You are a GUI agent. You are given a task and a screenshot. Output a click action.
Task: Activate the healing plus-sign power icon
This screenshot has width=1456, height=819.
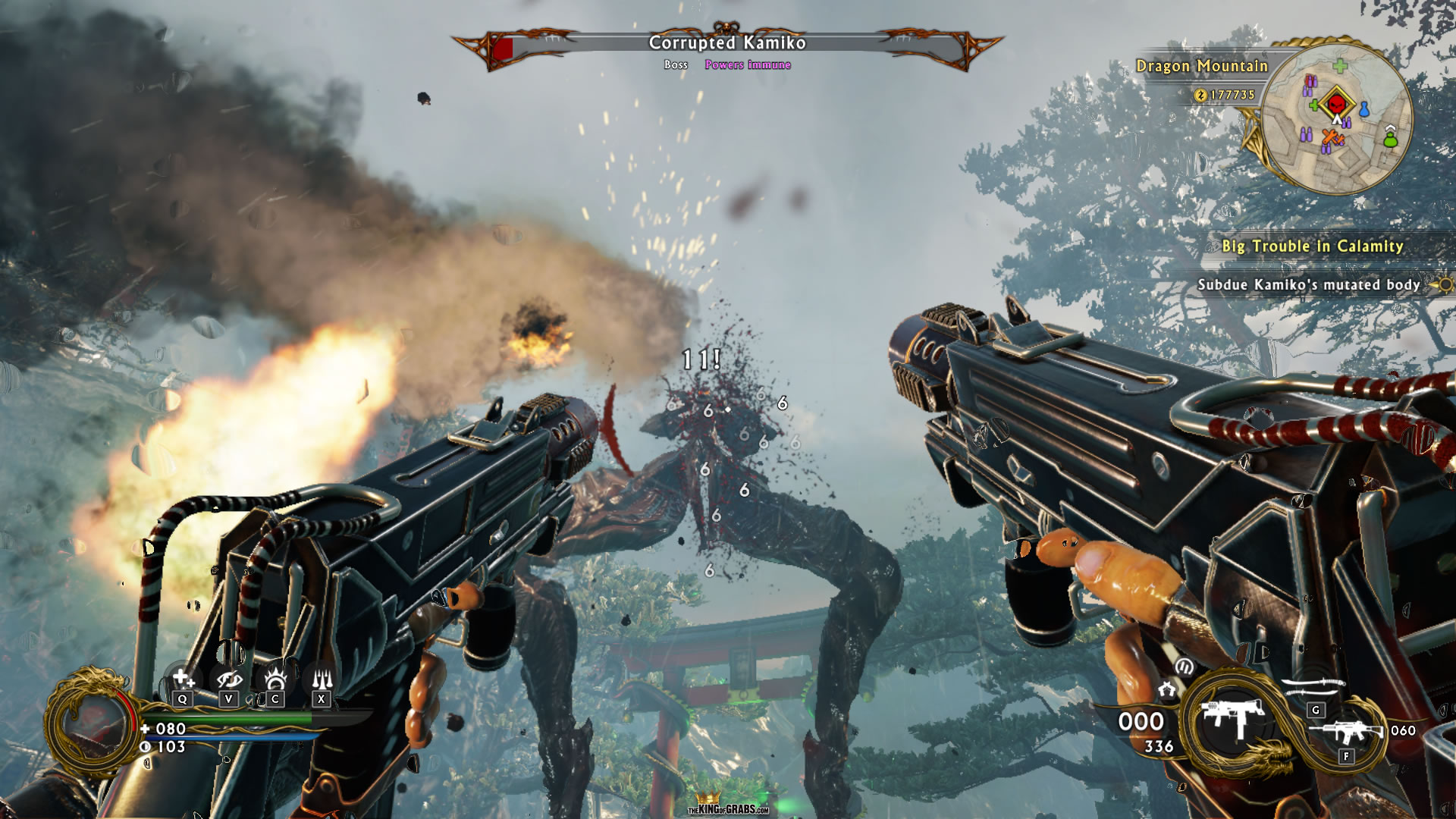[x=183, y=678]
